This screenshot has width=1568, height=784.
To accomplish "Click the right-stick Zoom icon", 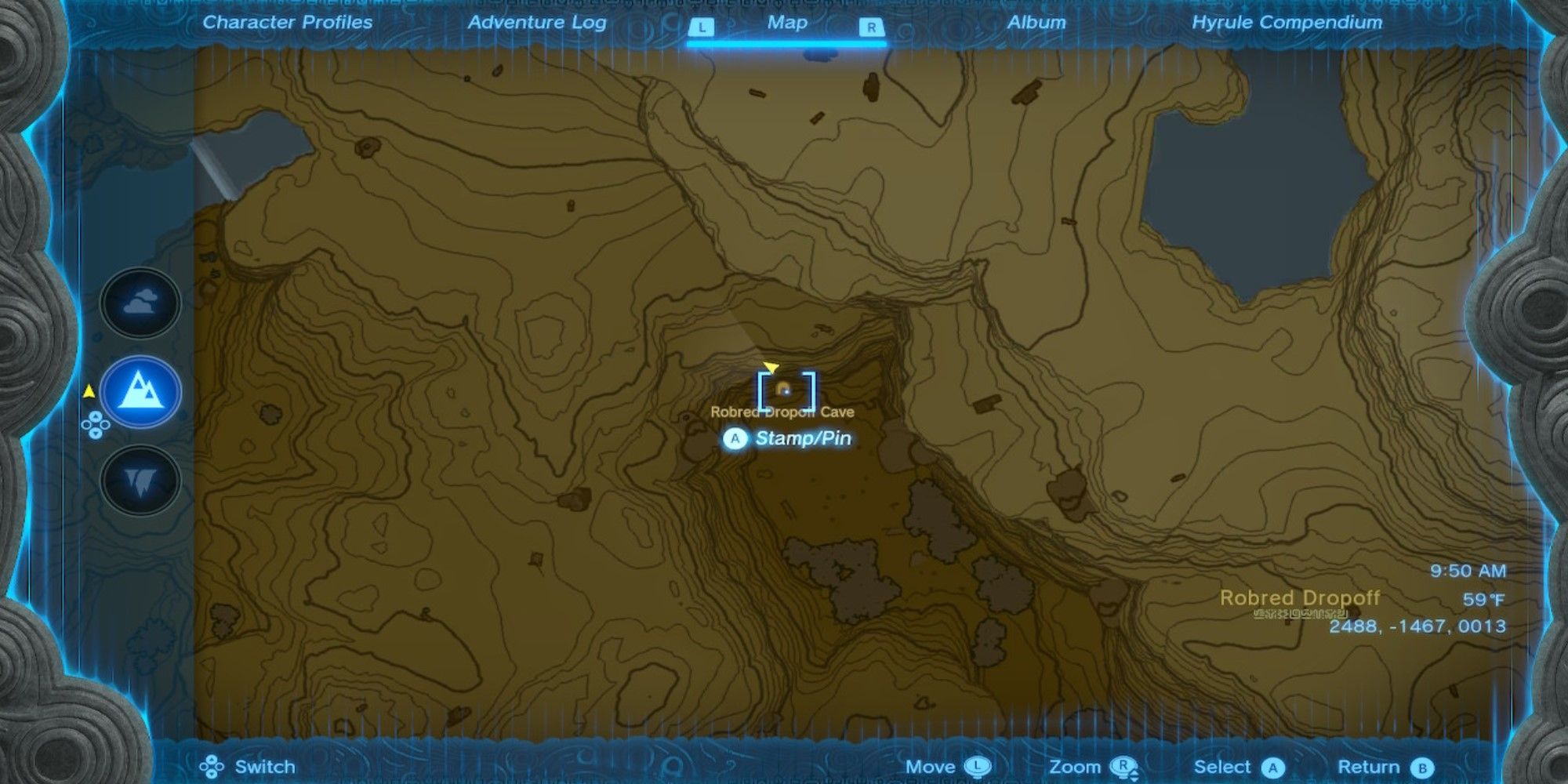I will pyautogui.click(x=1123, y=767).
